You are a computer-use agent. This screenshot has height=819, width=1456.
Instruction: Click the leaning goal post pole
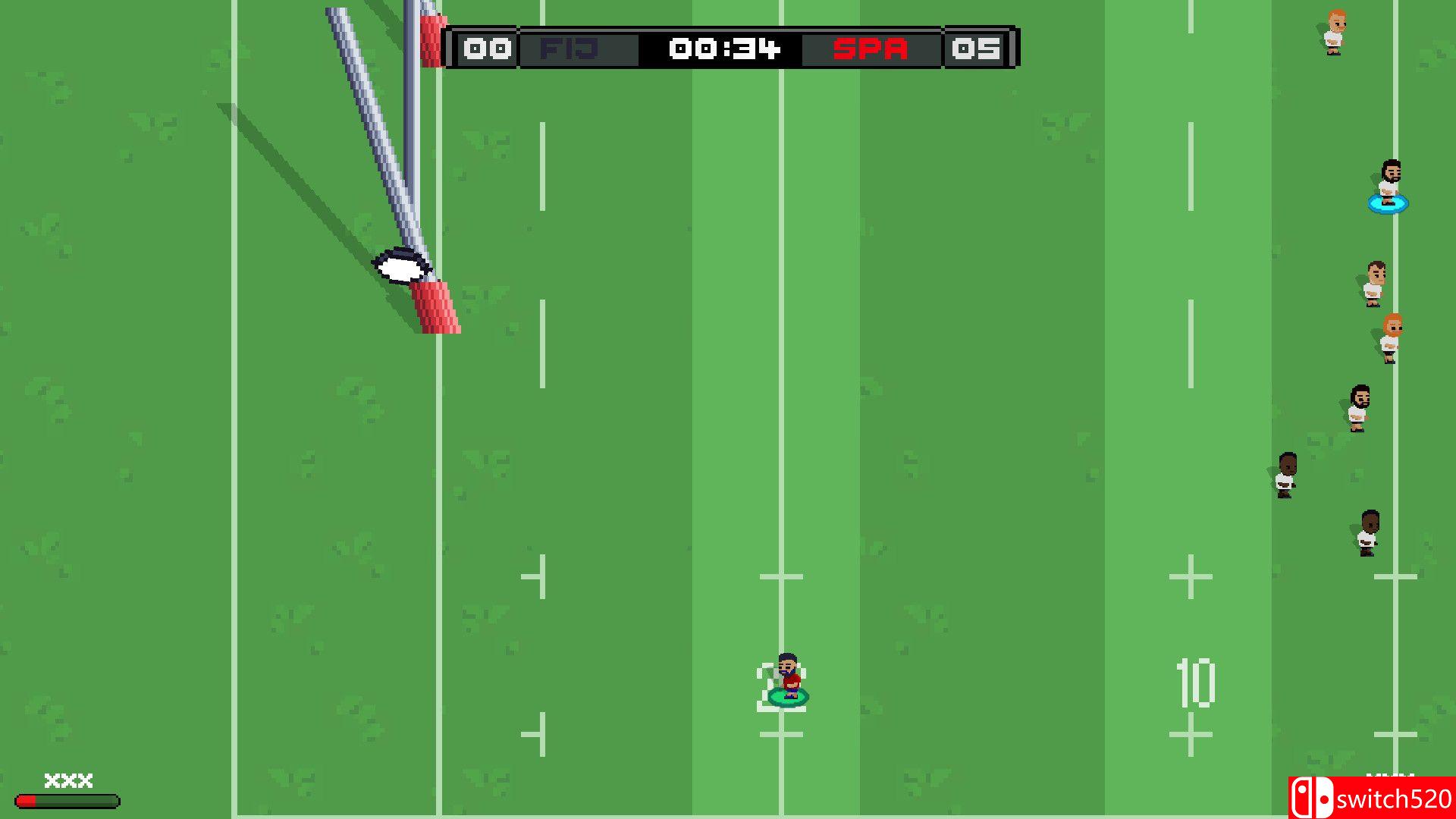372,136
